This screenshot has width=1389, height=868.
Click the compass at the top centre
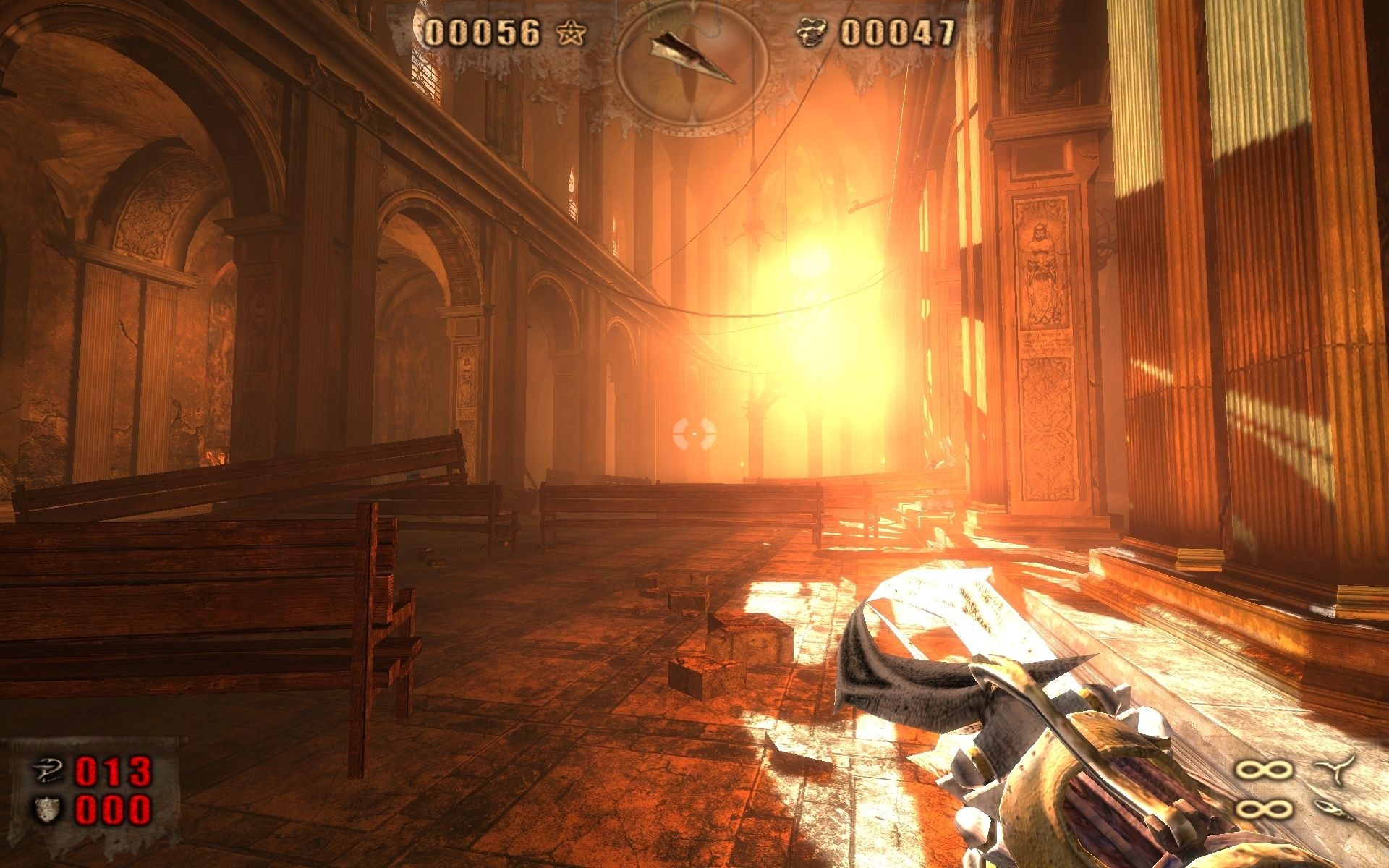click(x=691, y=61)
